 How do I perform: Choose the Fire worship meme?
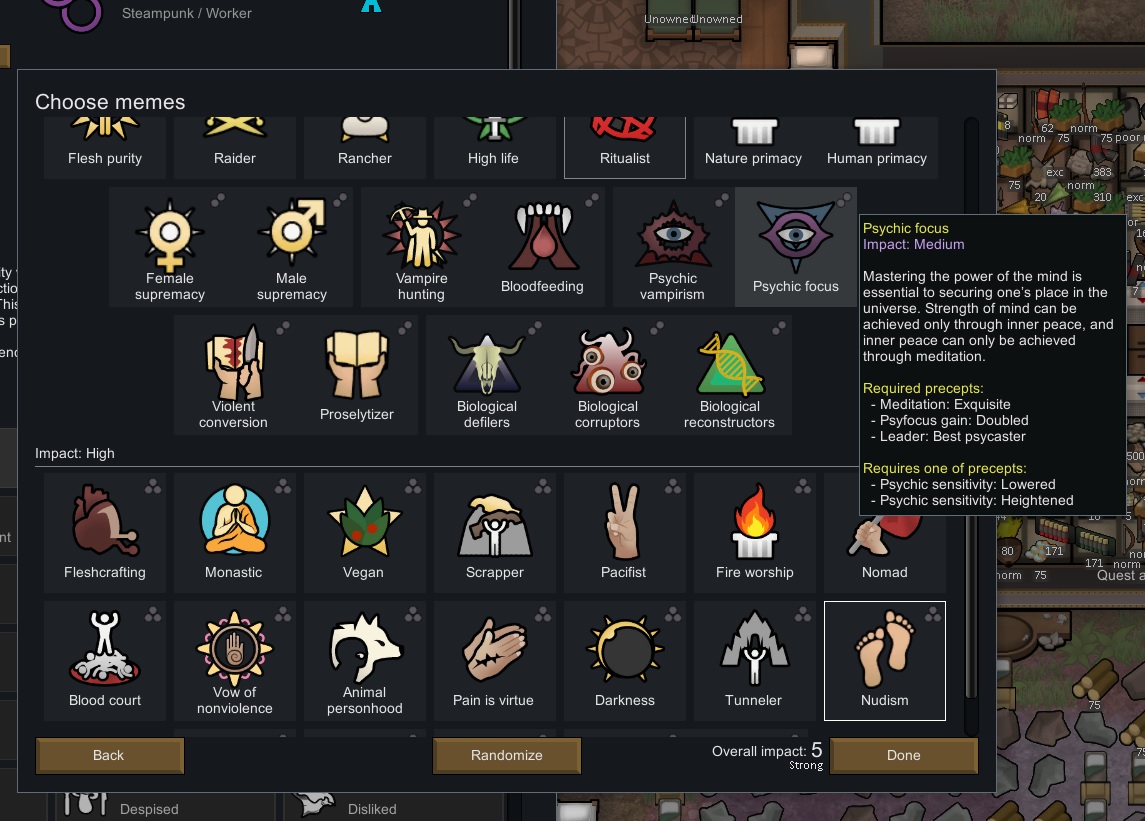coord(754,532)
